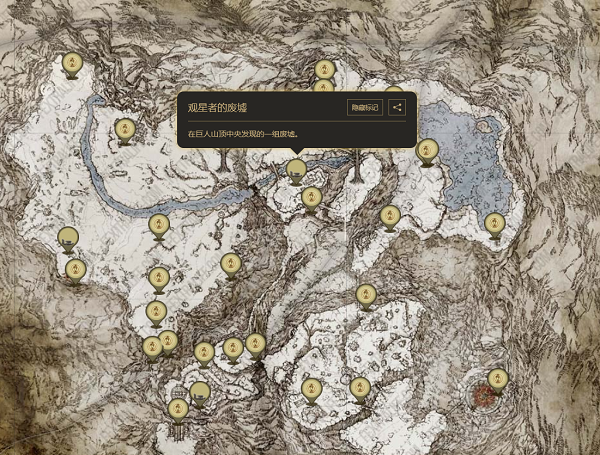Click the 隐藏标记 hide marker button
The width and height of the screenshot is (600, 455).
[x=365, y=108]
